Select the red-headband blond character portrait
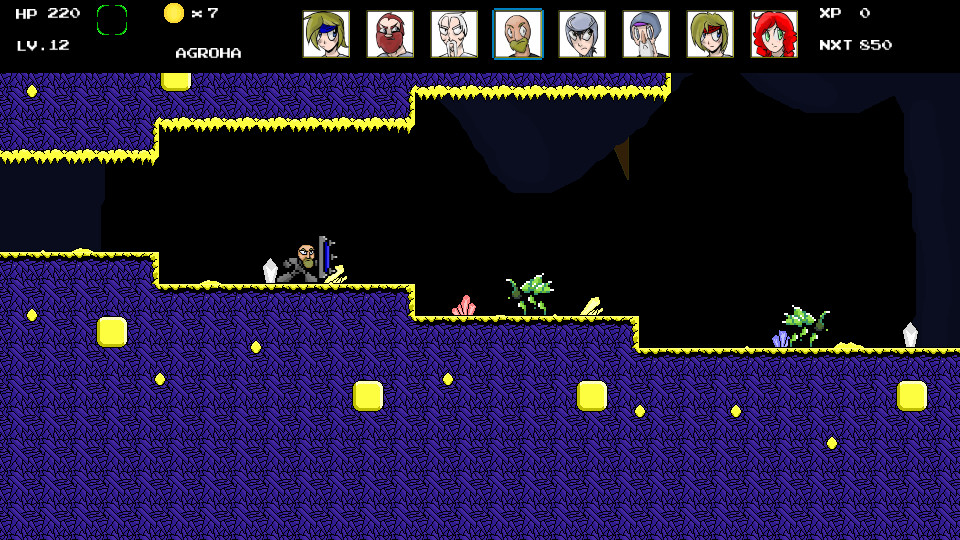 pos(710,35)
